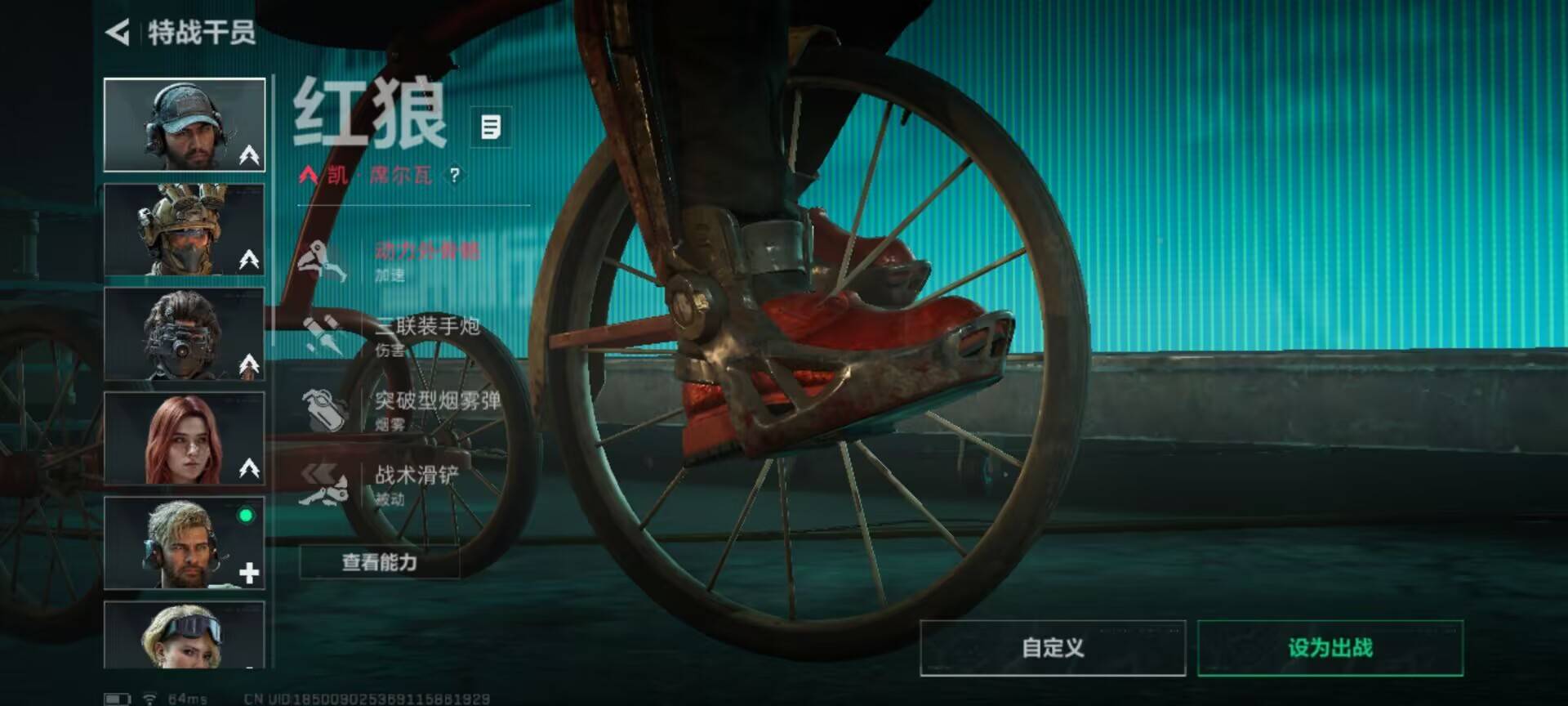
Task: Select the red-haired female operator
Action: (x=185, y=439)
